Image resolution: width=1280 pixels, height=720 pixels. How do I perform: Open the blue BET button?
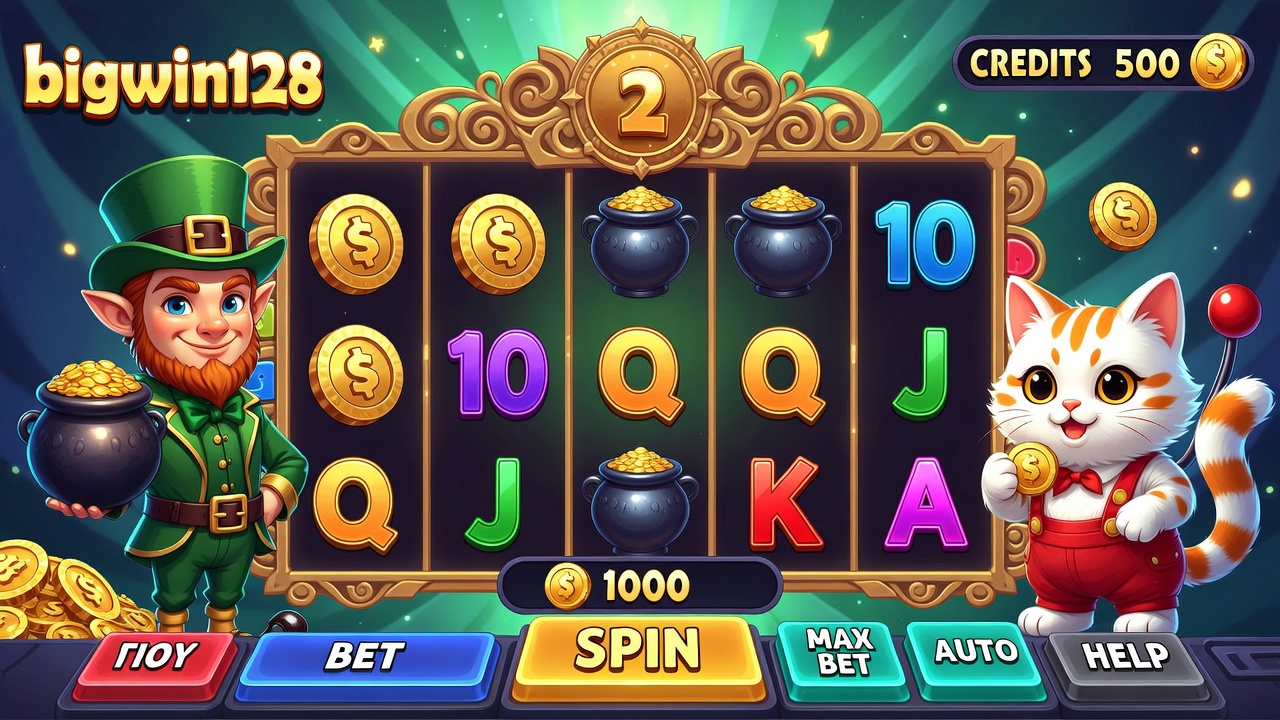click(365, 658)
